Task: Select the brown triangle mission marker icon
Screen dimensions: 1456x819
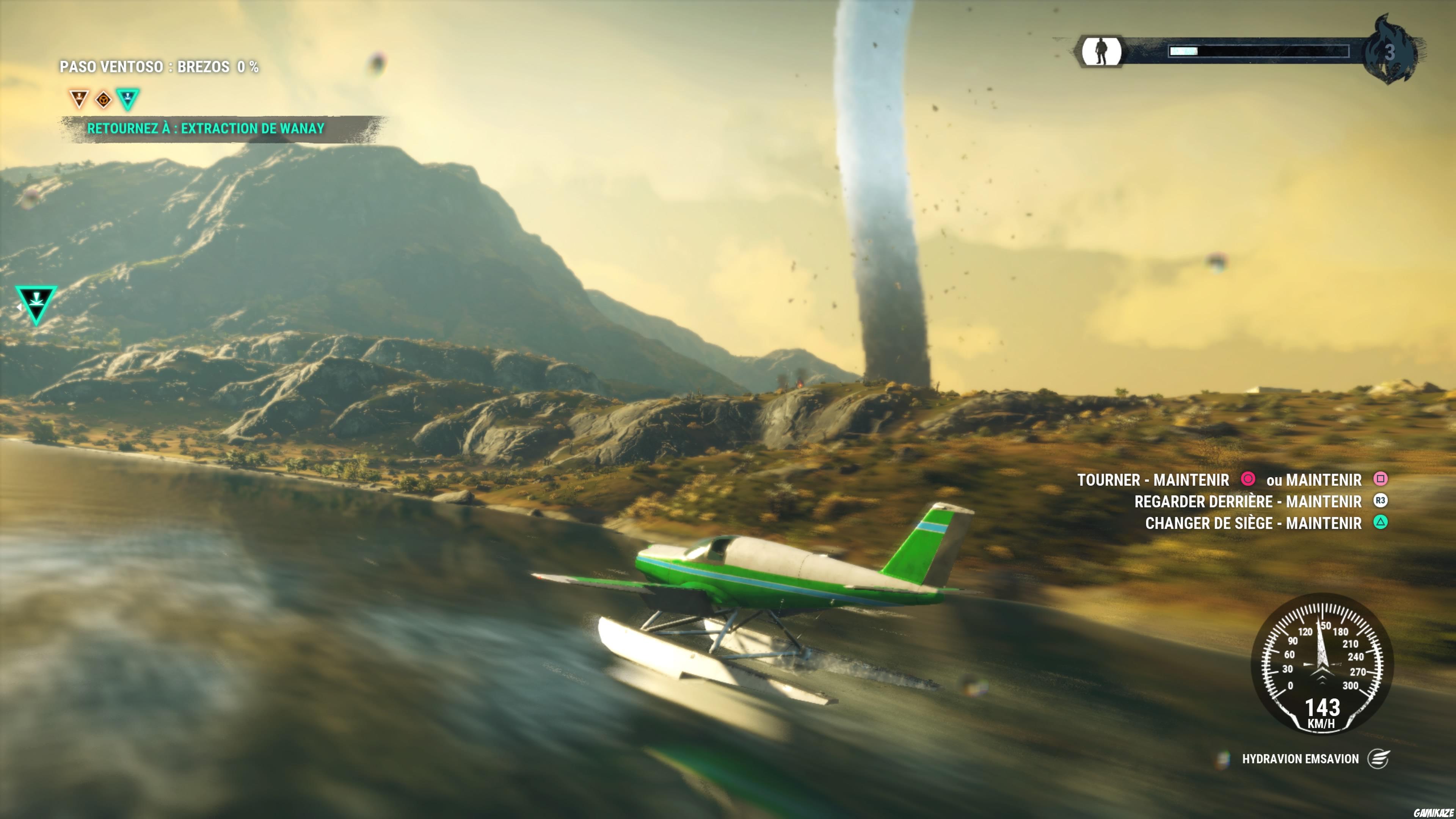Action: click(79, 99)
